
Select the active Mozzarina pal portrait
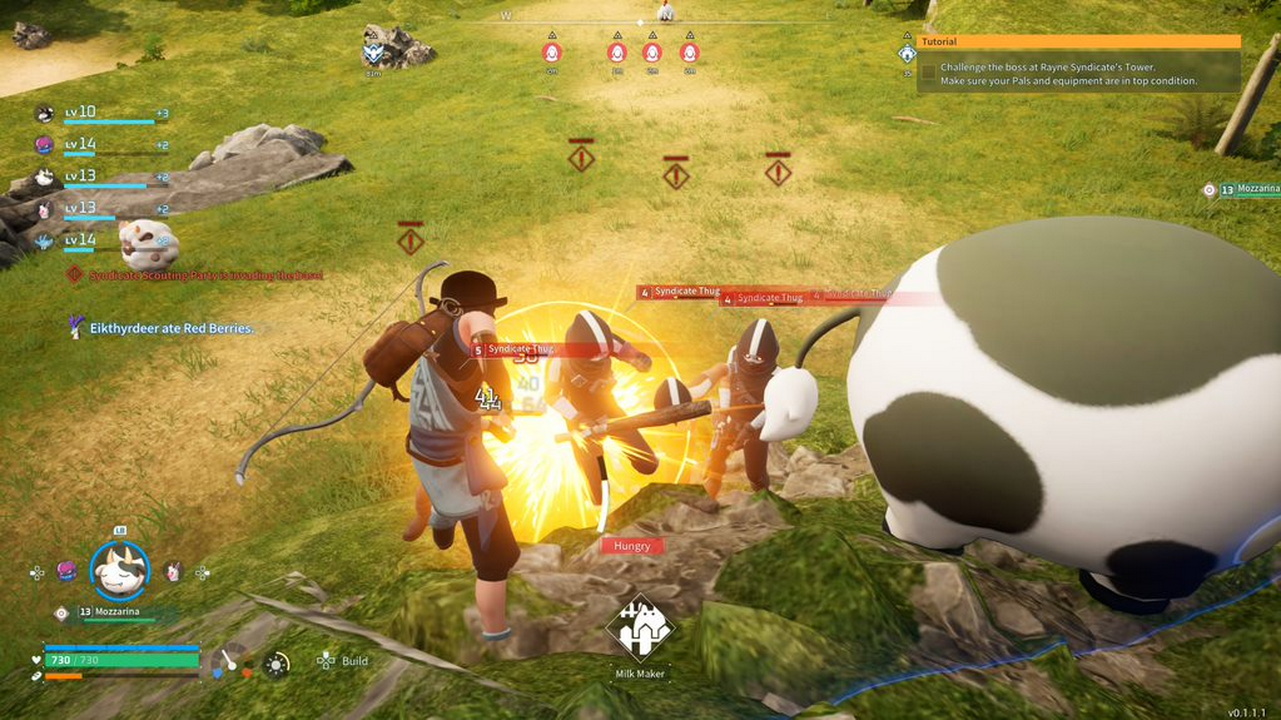[120, 570]
